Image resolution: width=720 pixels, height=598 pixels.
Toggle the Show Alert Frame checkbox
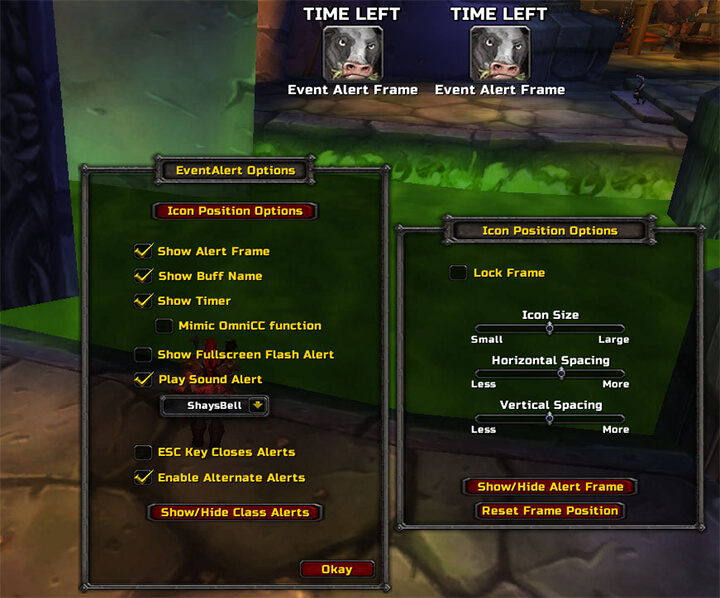[142, 251]
